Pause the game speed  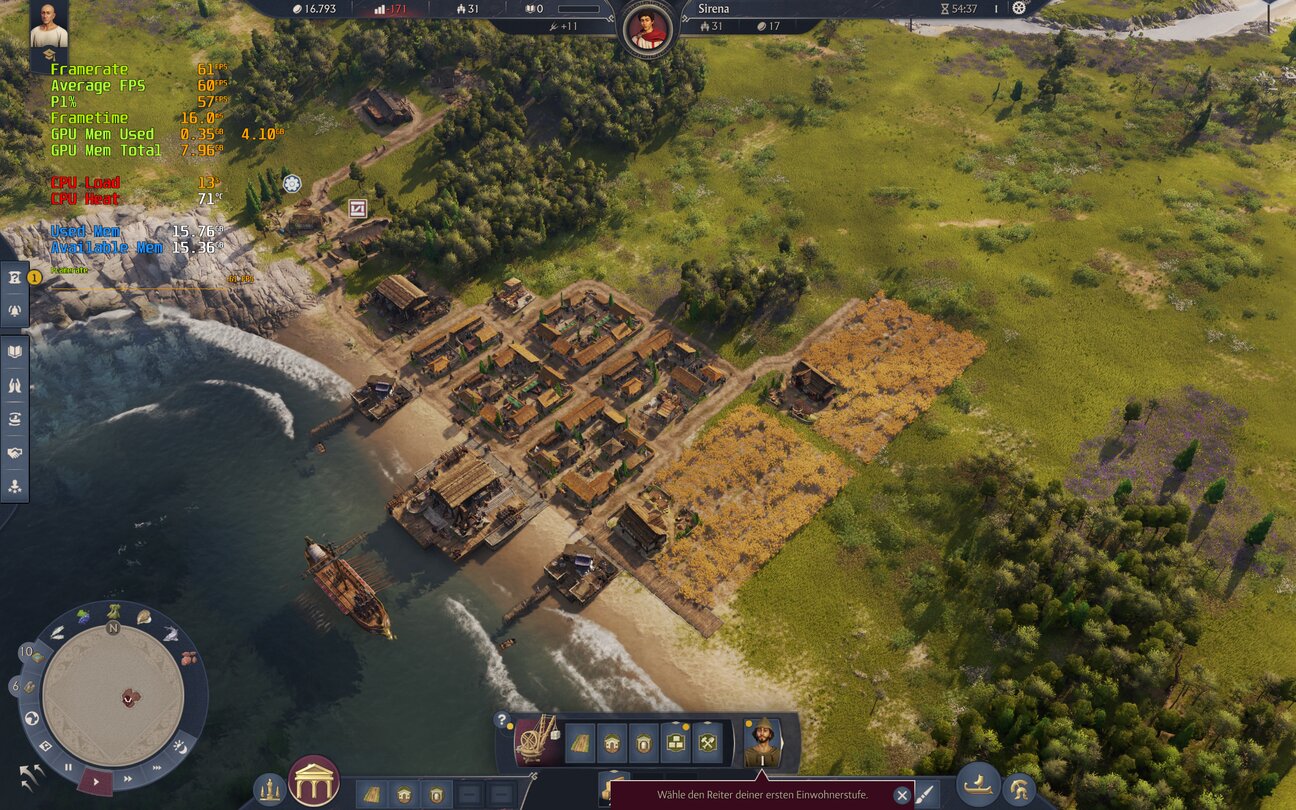coord(68,768)
